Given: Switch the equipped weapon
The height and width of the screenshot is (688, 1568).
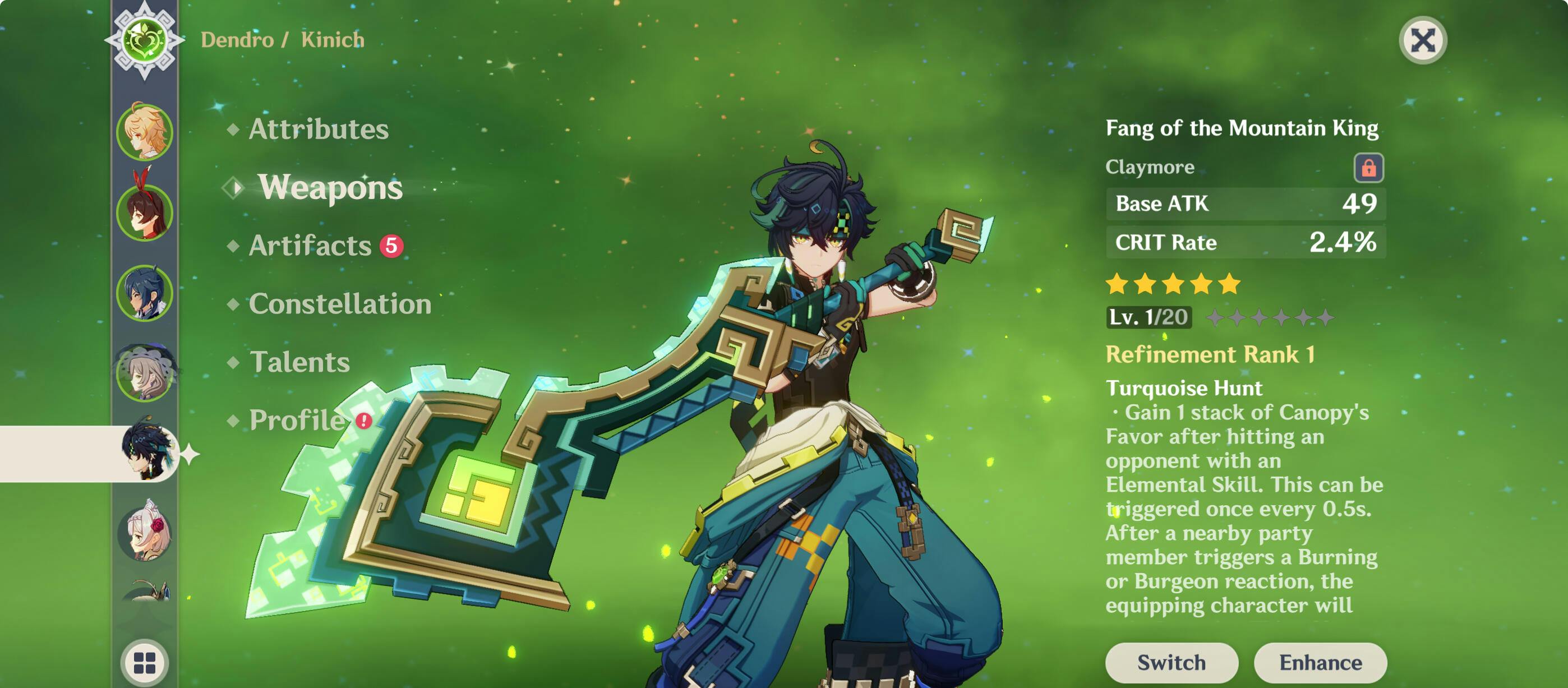Looking at the screenshot, I should pyautogui.click(x=1171, y=662).
